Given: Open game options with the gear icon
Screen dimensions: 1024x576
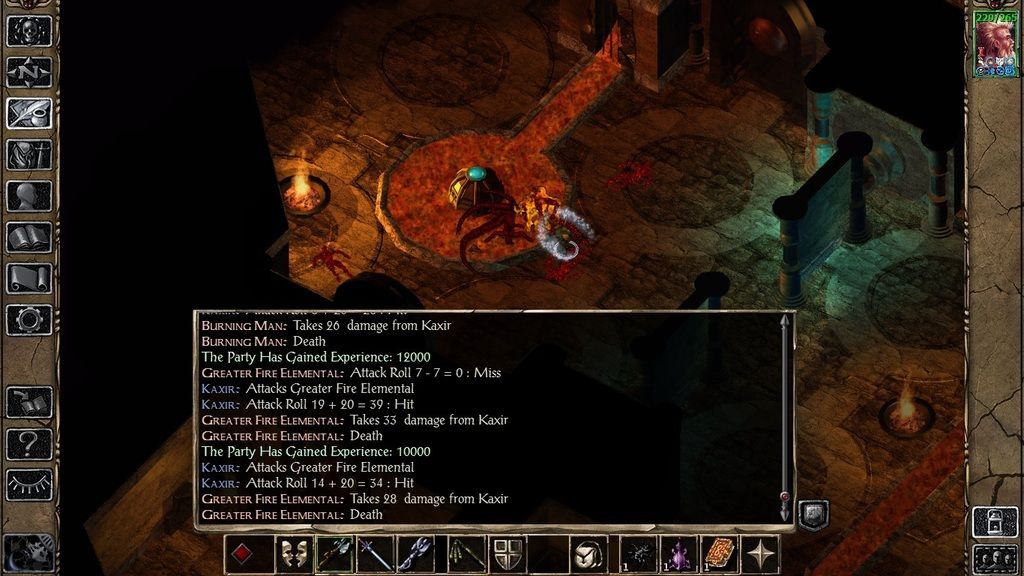Looking at the screenshot, I should coord(29,320).
